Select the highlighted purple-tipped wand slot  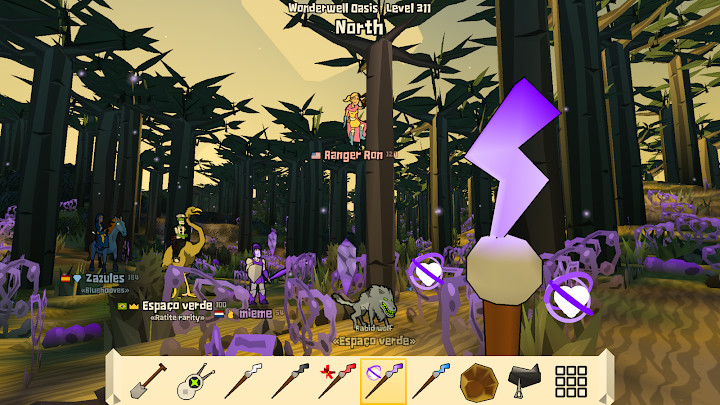[x=383, y=381]
